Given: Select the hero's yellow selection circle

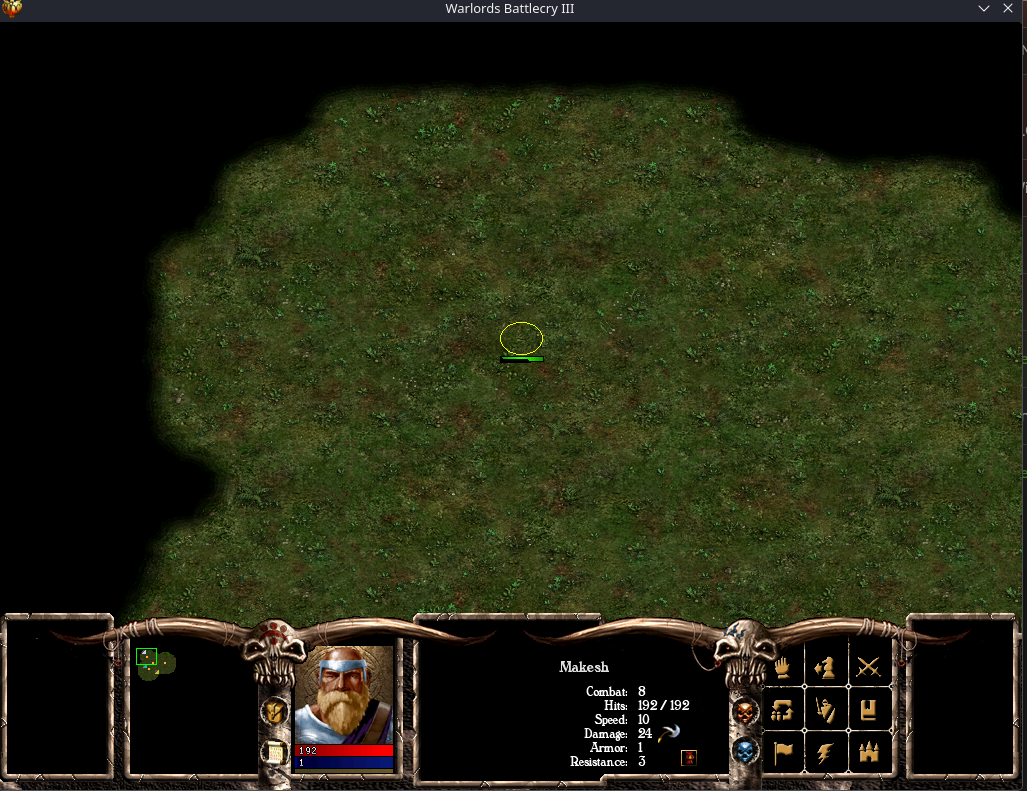Looking at the screenshot, I should pos(521,338).
